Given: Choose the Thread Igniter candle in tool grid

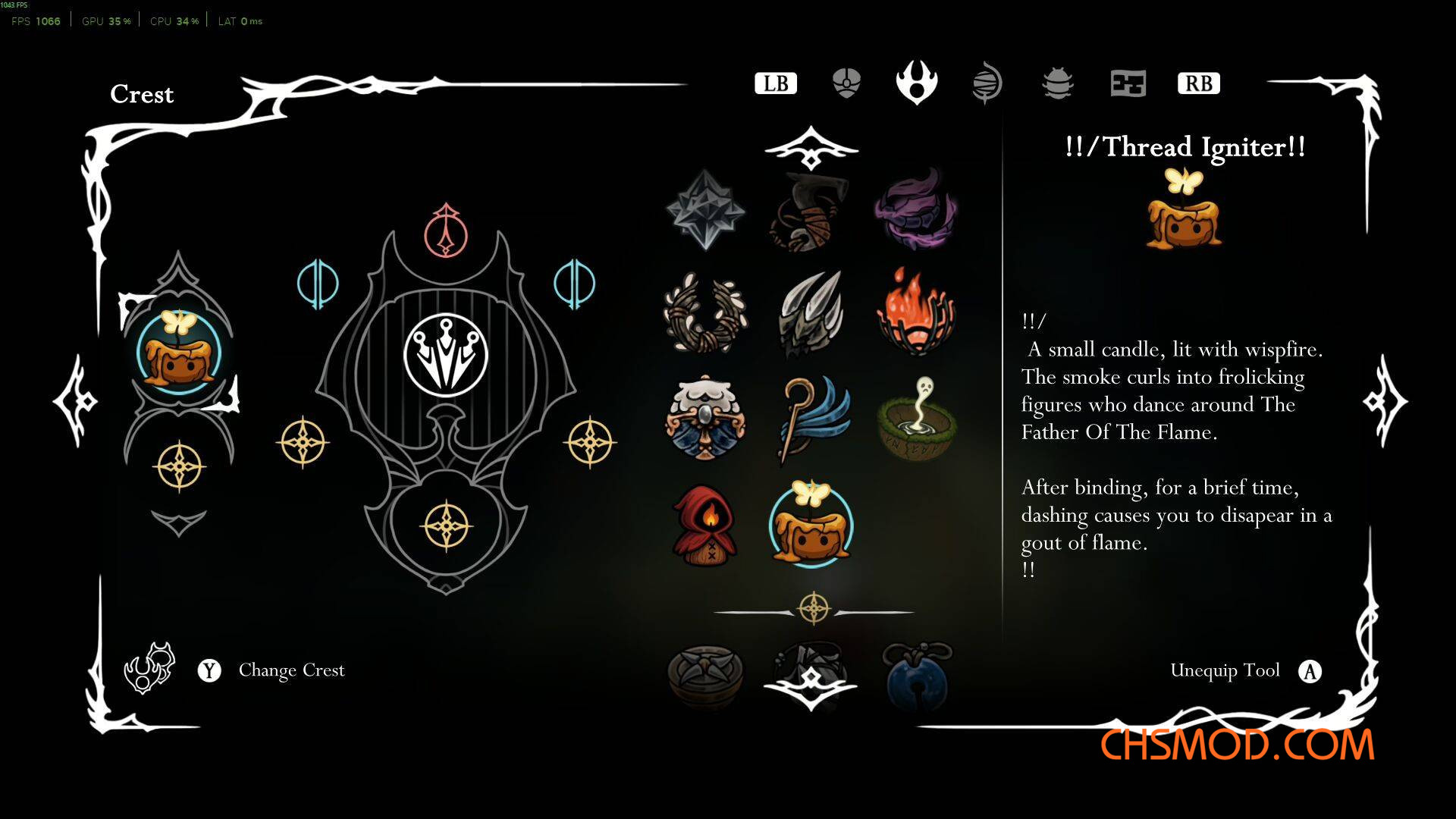Looking at the screenshot, I should pos(811,525).
